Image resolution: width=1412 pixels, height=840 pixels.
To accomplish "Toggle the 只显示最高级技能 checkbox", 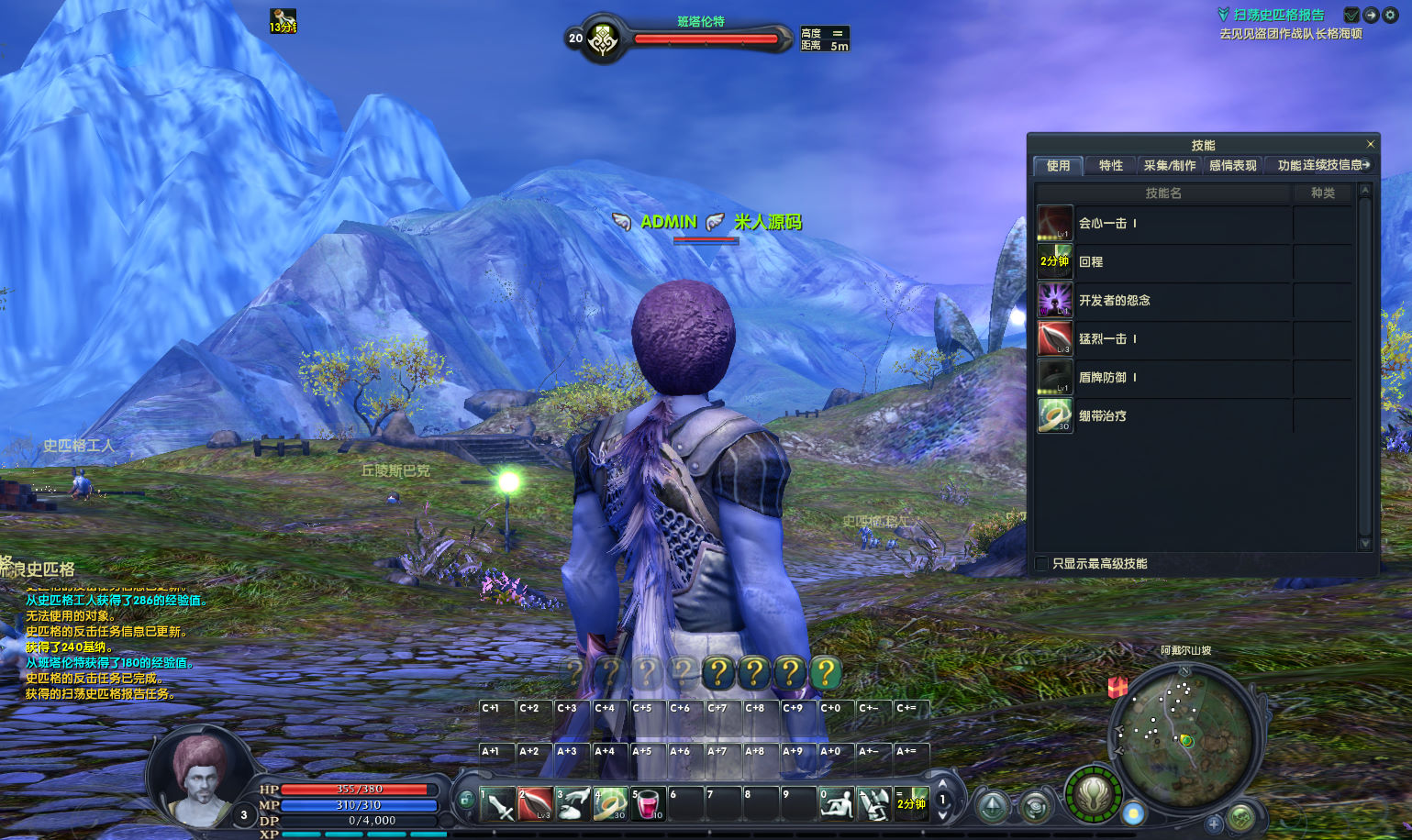I will coord(1041,563).
